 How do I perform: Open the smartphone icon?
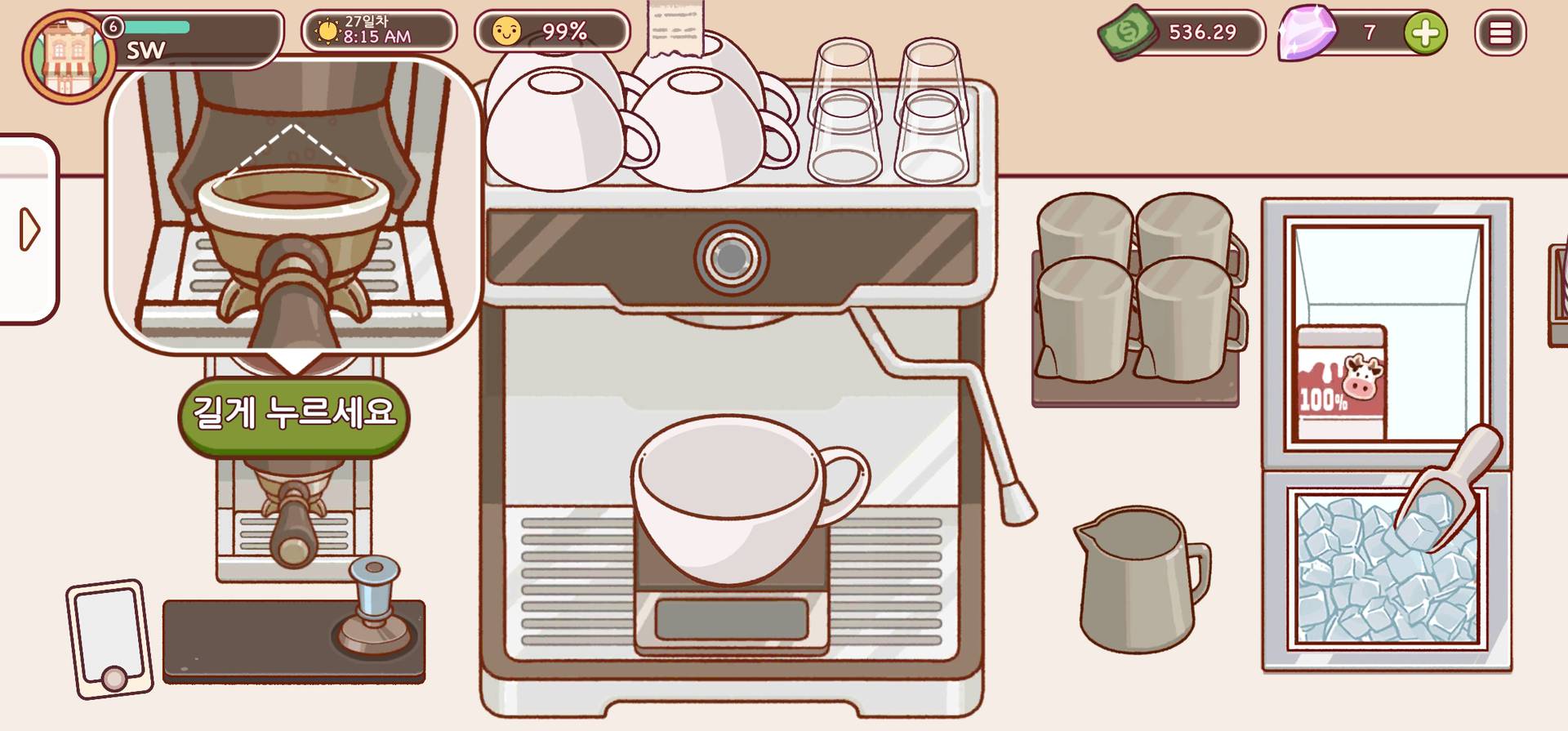(x=110, y=639)
